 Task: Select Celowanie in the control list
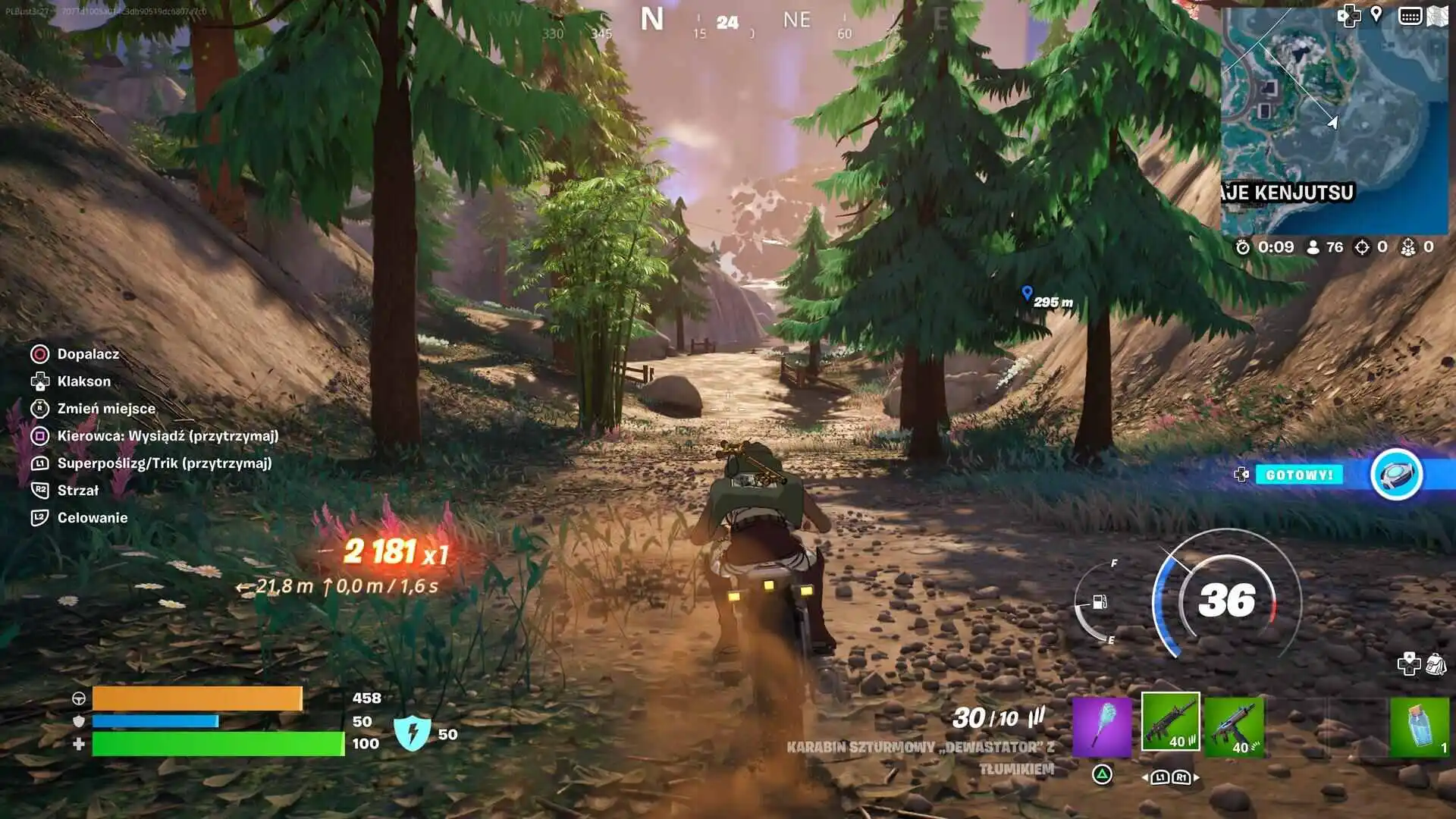93,517
